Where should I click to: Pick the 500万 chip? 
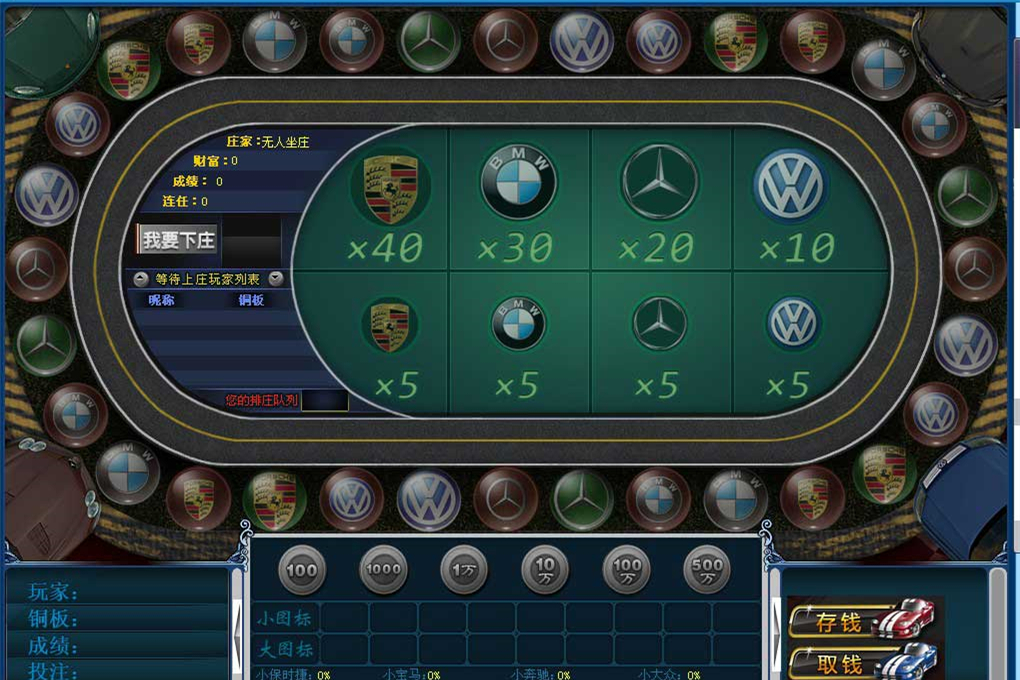click(x=706, y=570)
